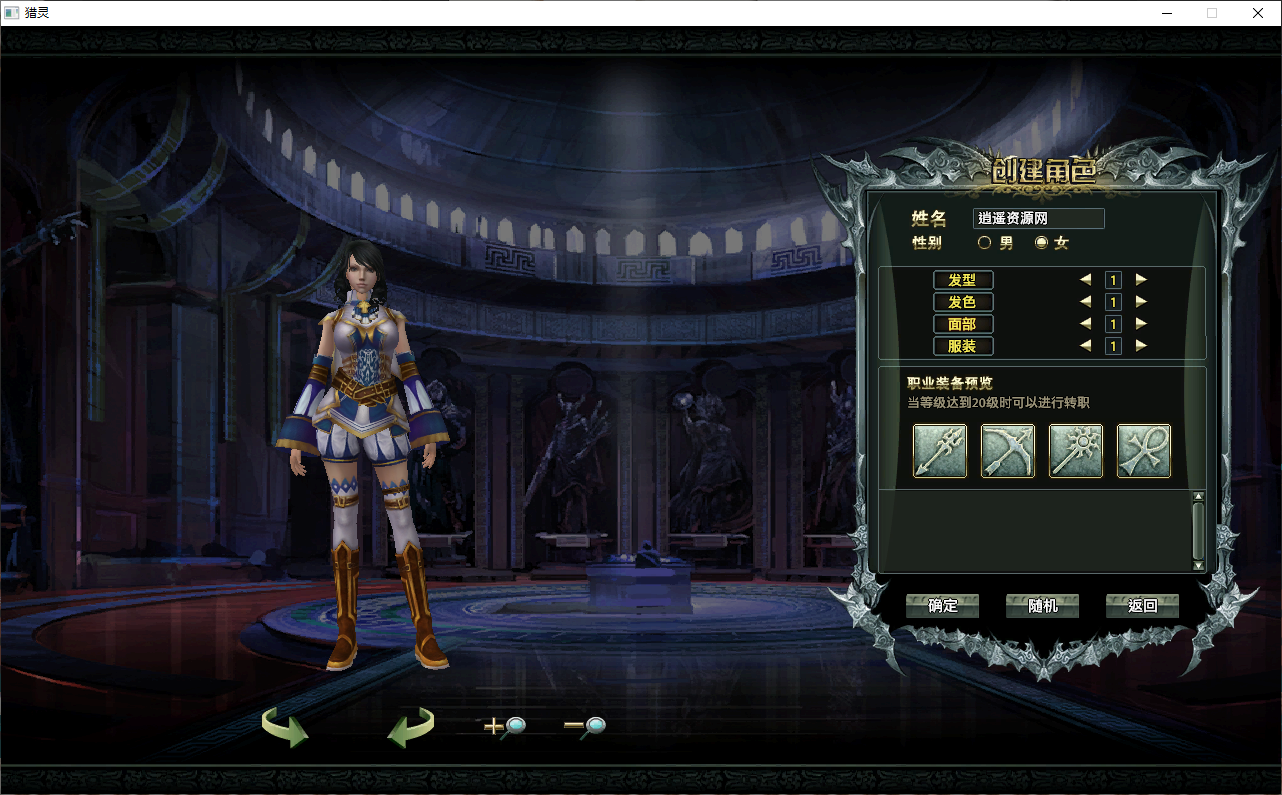
Task: Zoom out using the minus magnifier icon
Action: [x=585, y=725]
